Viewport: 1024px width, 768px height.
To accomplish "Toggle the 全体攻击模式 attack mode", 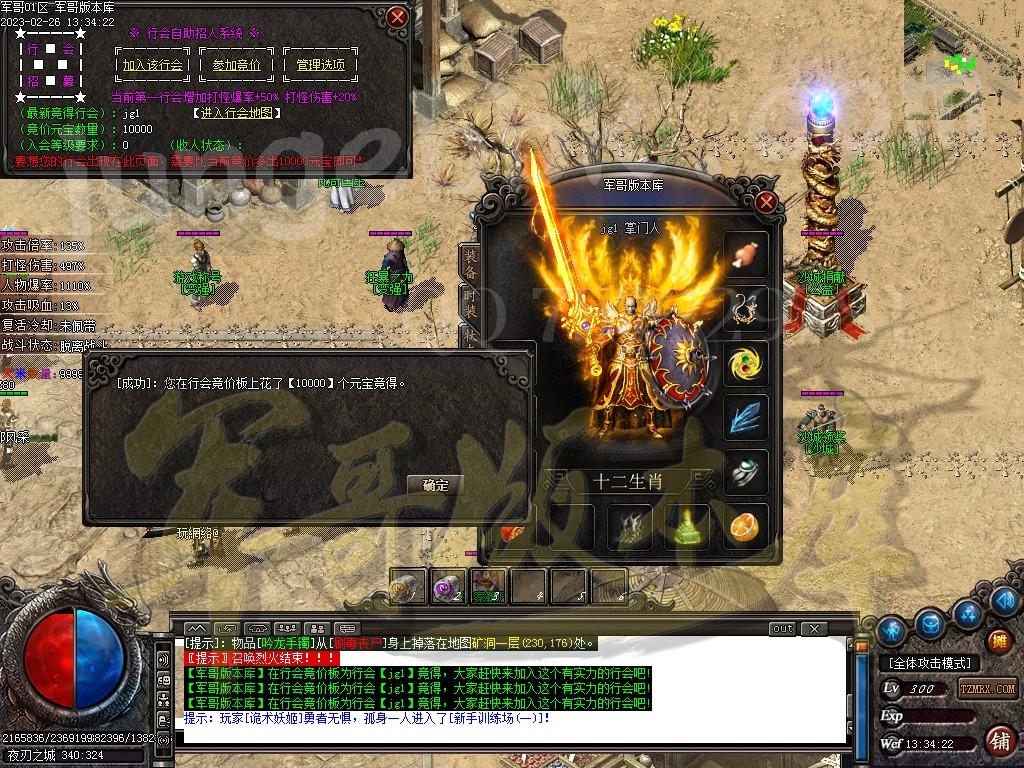I will (x=930, y=663).
